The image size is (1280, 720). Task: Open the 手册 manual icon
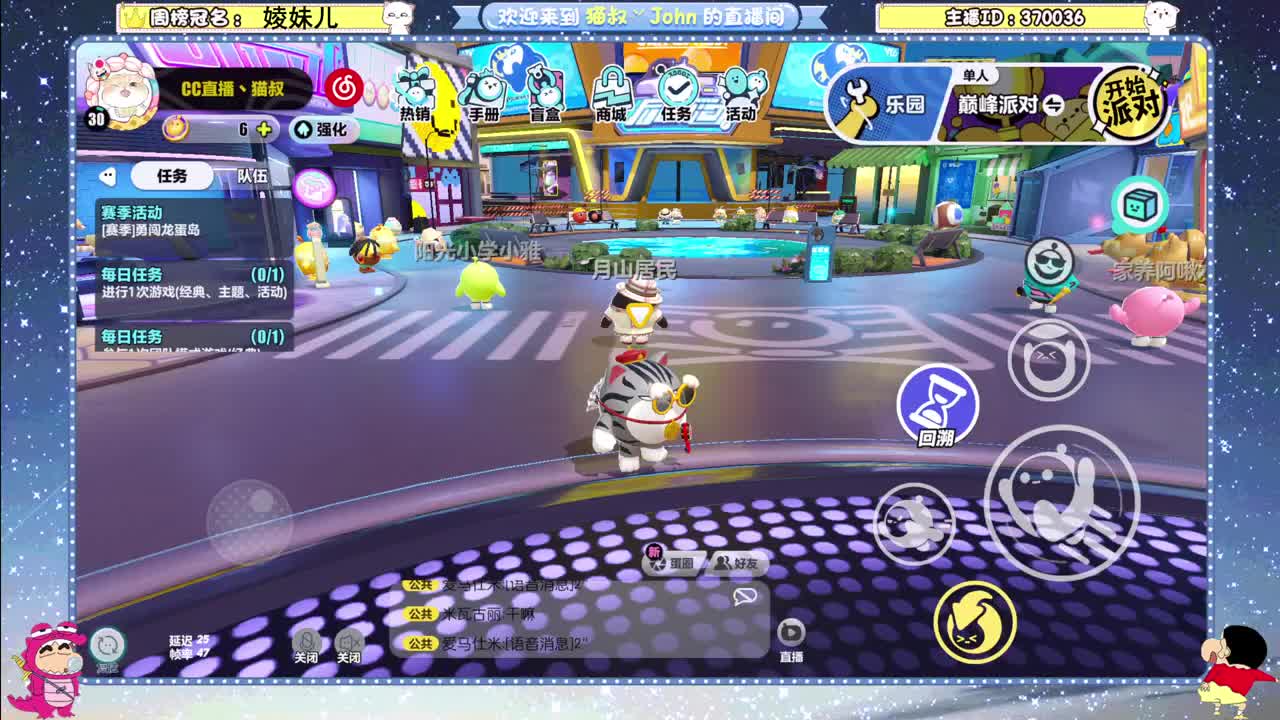coord(483,93)
